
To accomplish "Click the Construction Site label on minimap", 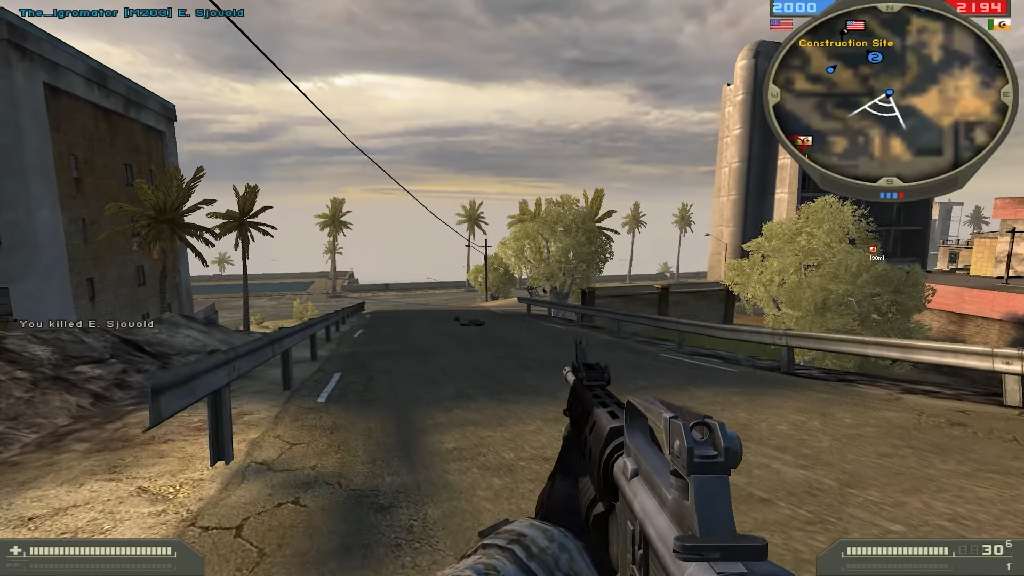I will tap(846, 43).
